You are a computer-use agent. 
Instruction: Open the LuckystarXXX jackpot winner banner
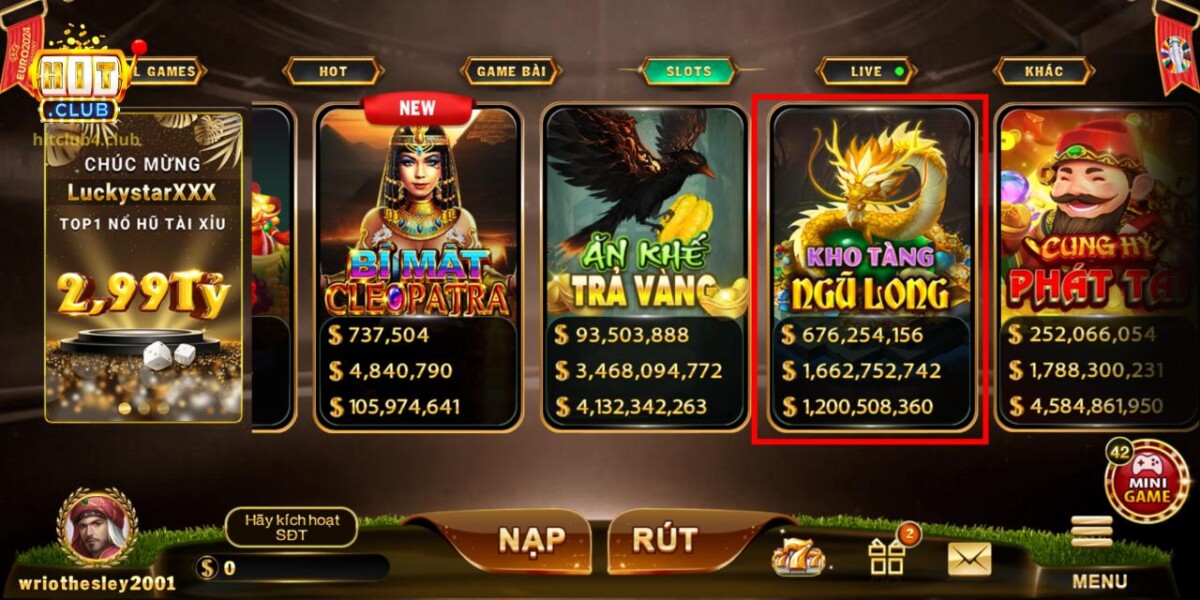[x=142, y=266]
